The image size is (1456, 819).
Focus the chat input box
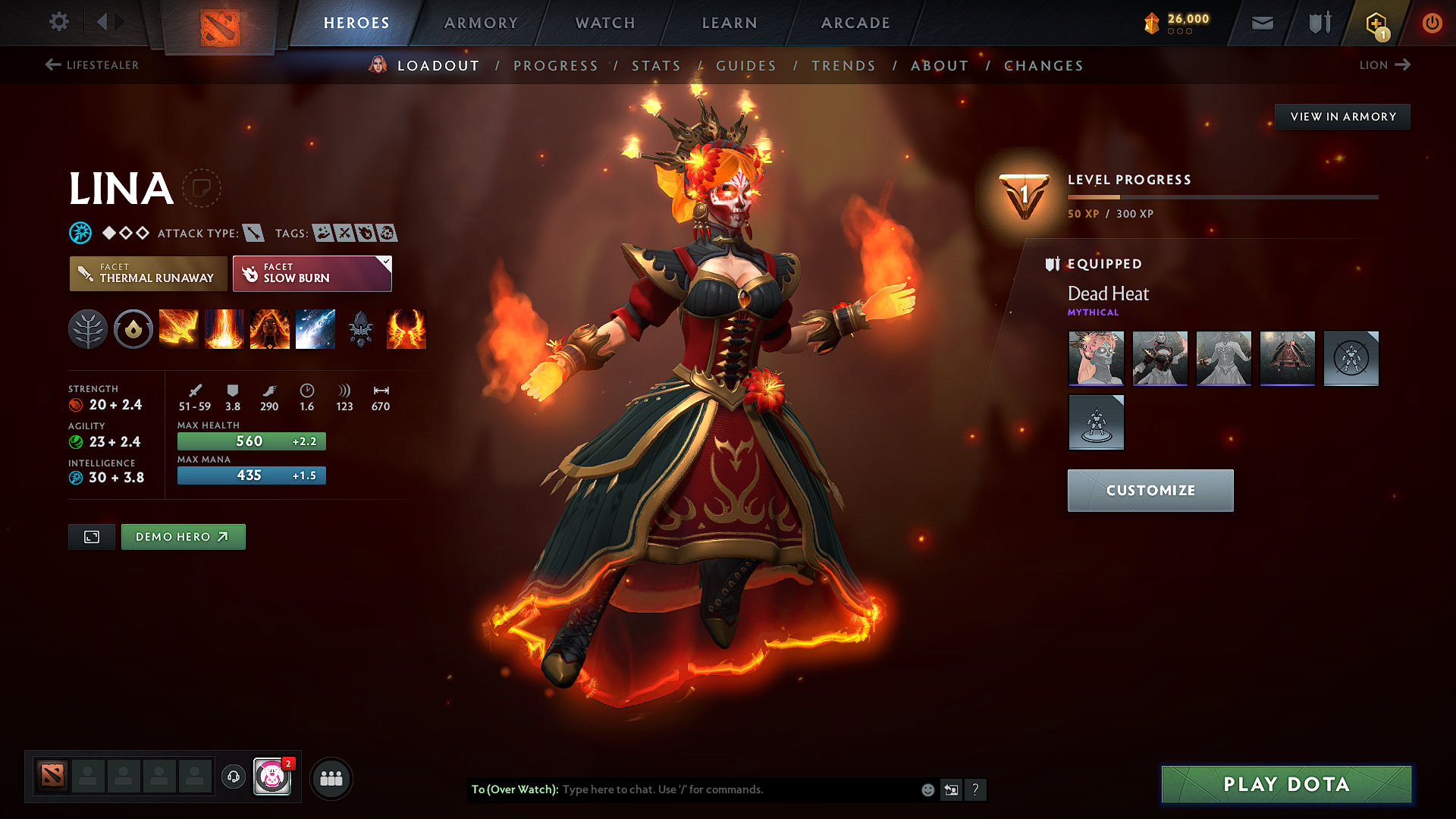tap(736, 789)
